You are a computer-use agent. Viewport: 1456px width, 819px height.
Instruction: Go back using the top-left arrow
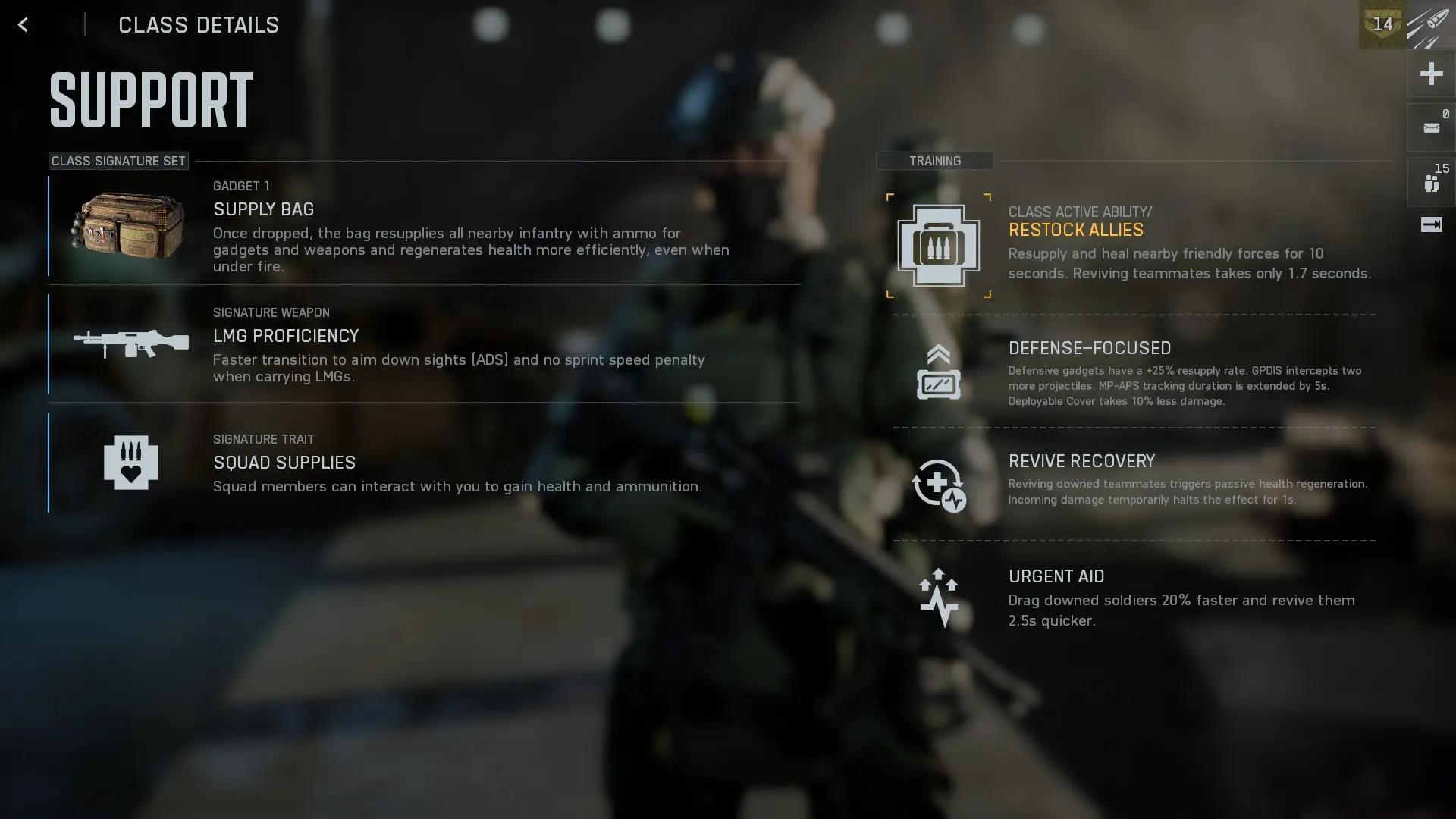tap(23, 25)
